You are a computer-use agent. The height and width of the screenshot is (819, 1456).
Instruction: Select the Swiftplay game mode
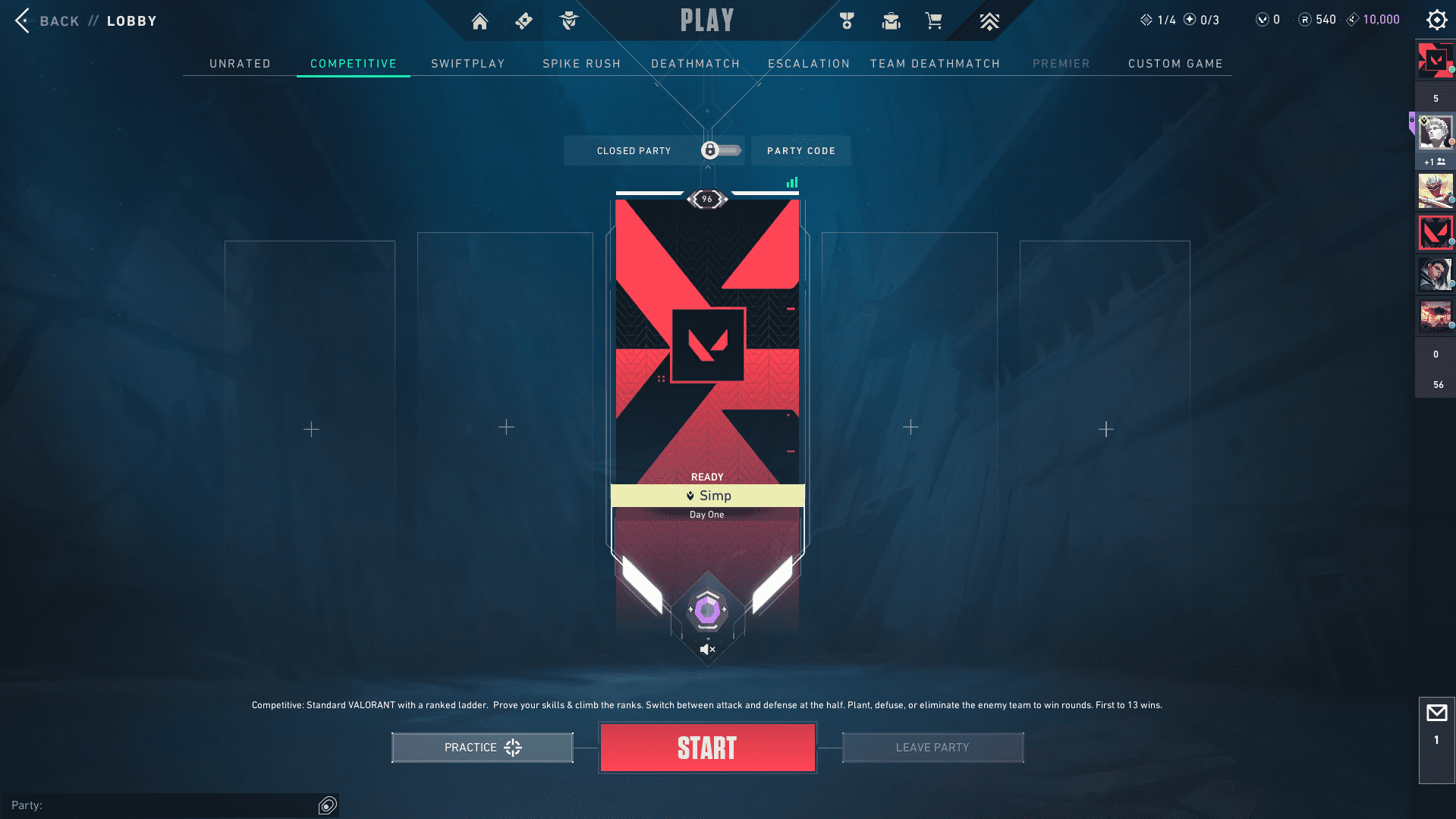[x=468, y=64]
